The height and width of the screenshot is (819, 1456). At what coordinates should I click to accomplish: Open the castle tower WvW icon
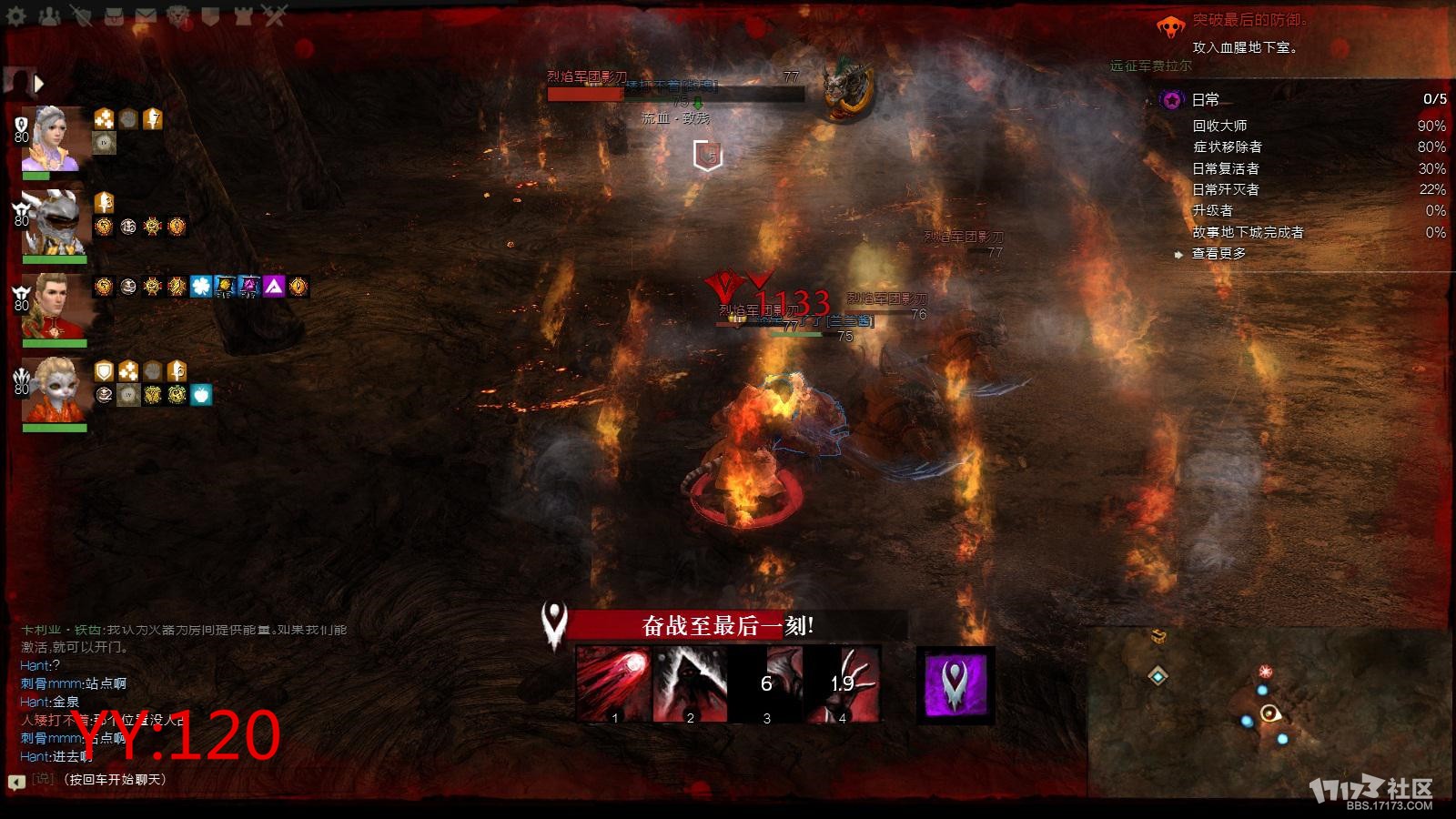[x=242, y=15]
